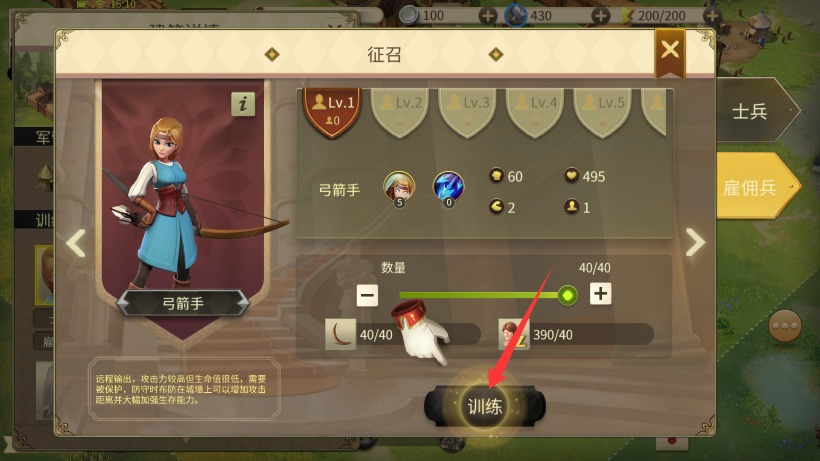Select the Lv.2 troop tier
Viewport: 820px width, 461px height.
point(401,108)
